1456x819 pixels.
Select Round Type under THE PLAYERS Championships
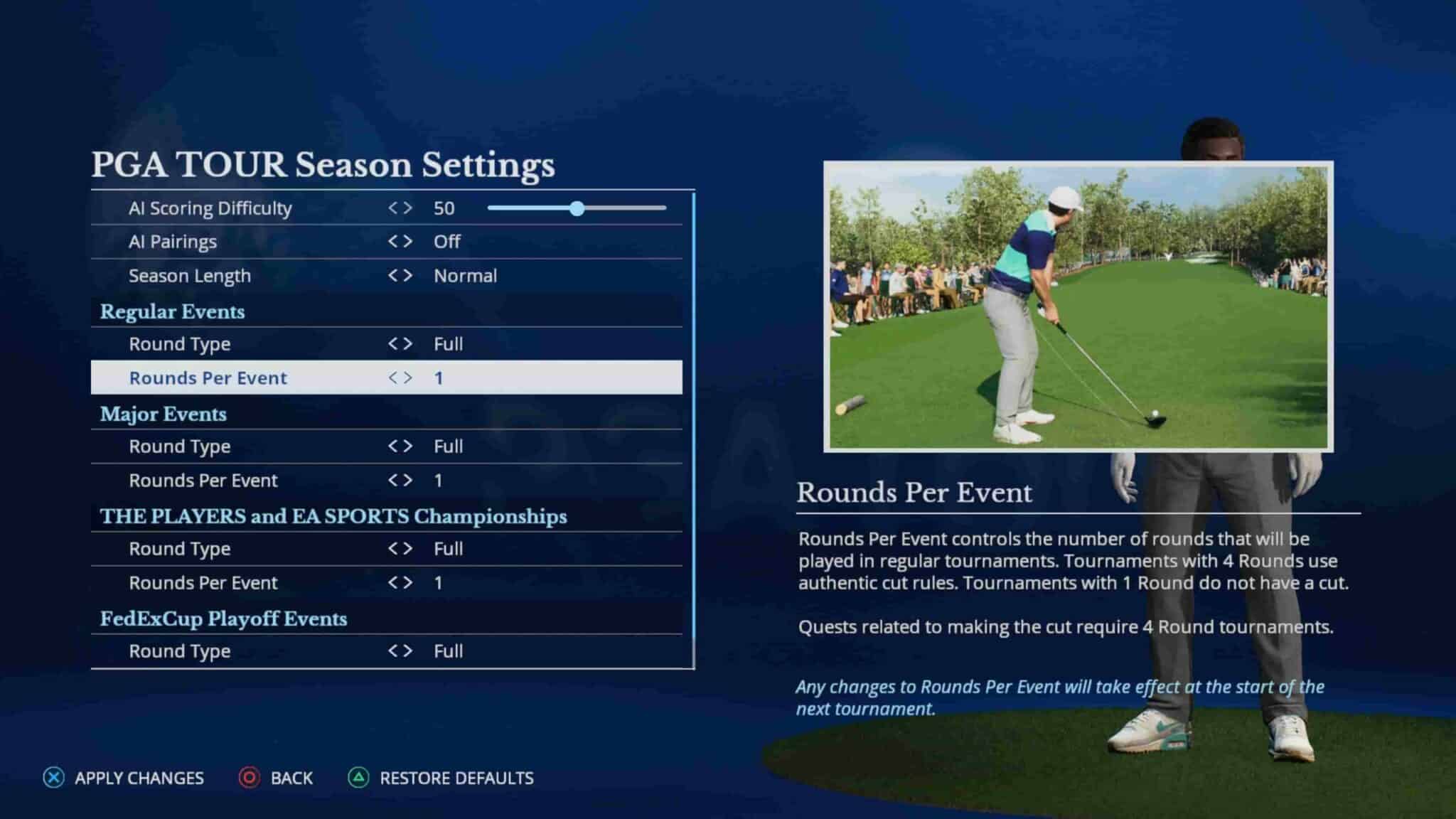[180, 549]
